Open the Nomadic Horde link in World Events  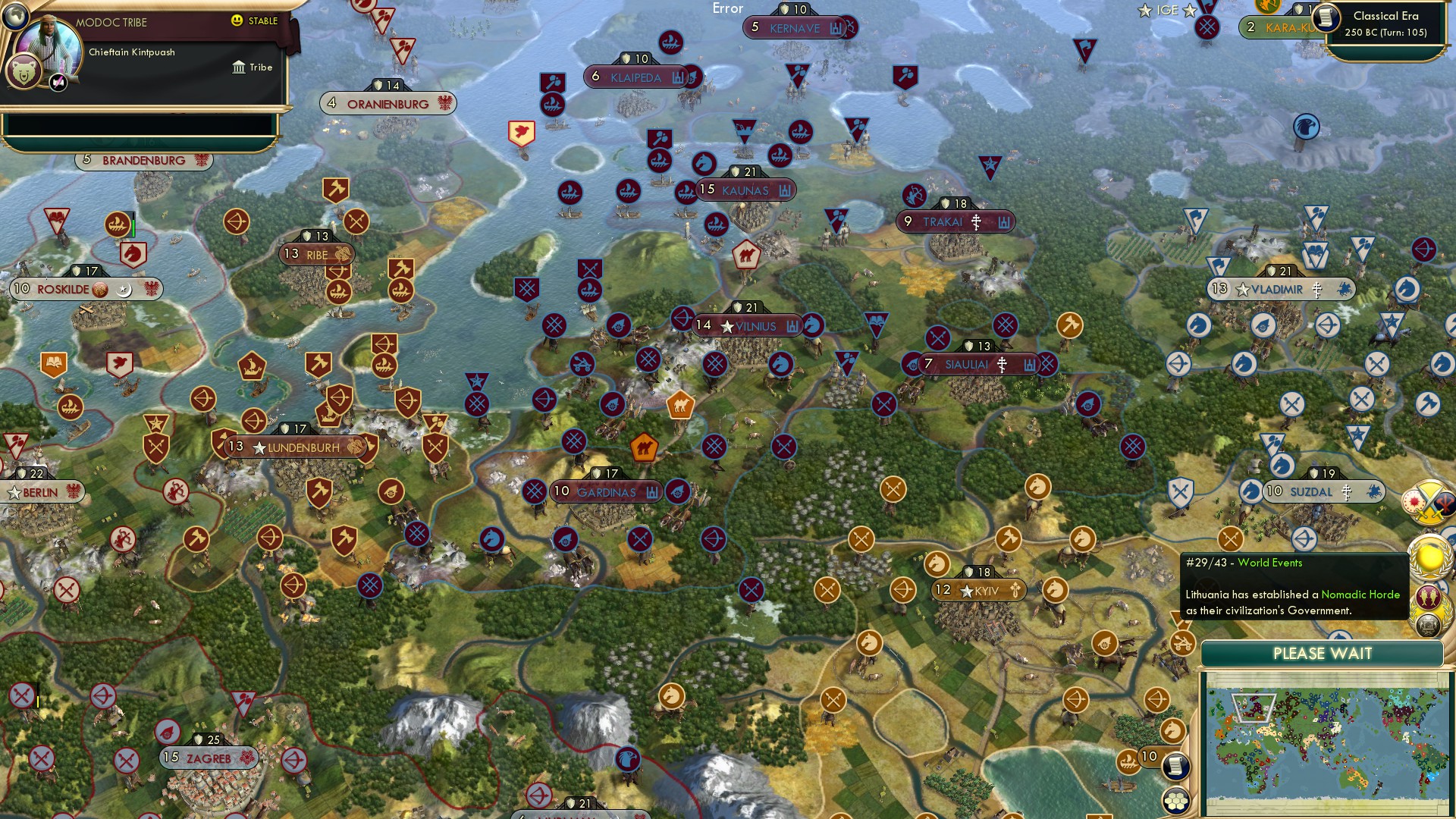1360,595
